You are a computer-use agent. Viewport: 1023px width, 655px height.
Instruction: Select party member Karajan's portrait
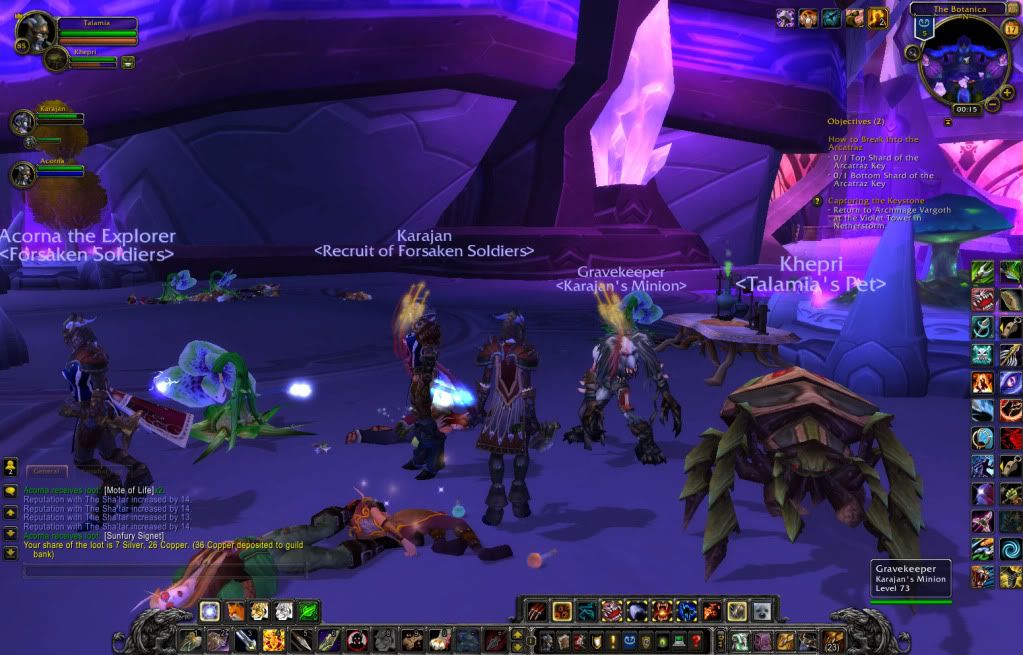click(x=23, y=122)
